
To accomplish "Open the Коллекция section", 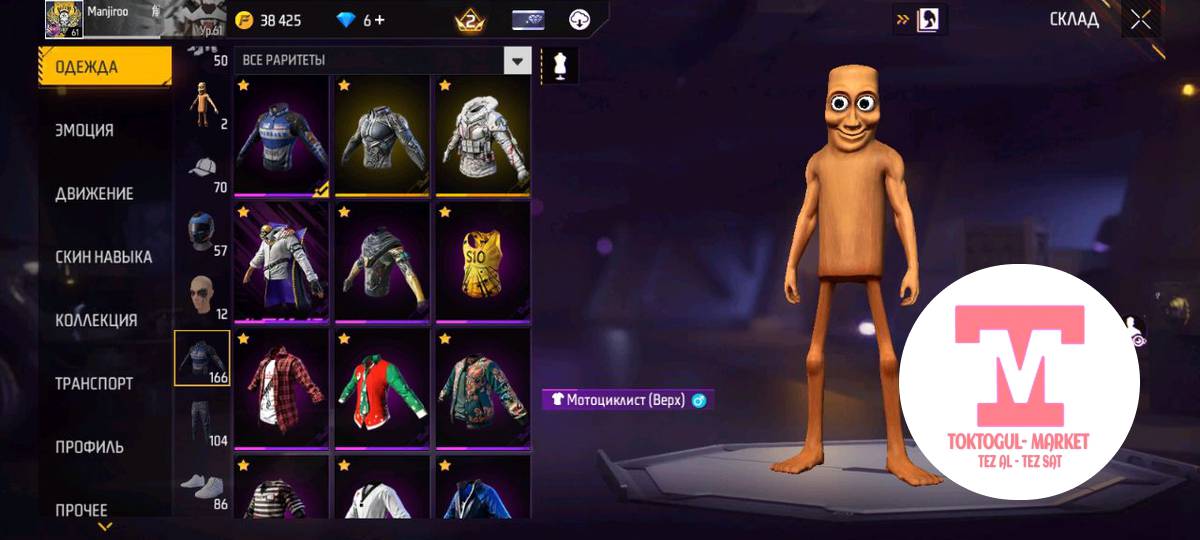I will [x=96, y=320].
